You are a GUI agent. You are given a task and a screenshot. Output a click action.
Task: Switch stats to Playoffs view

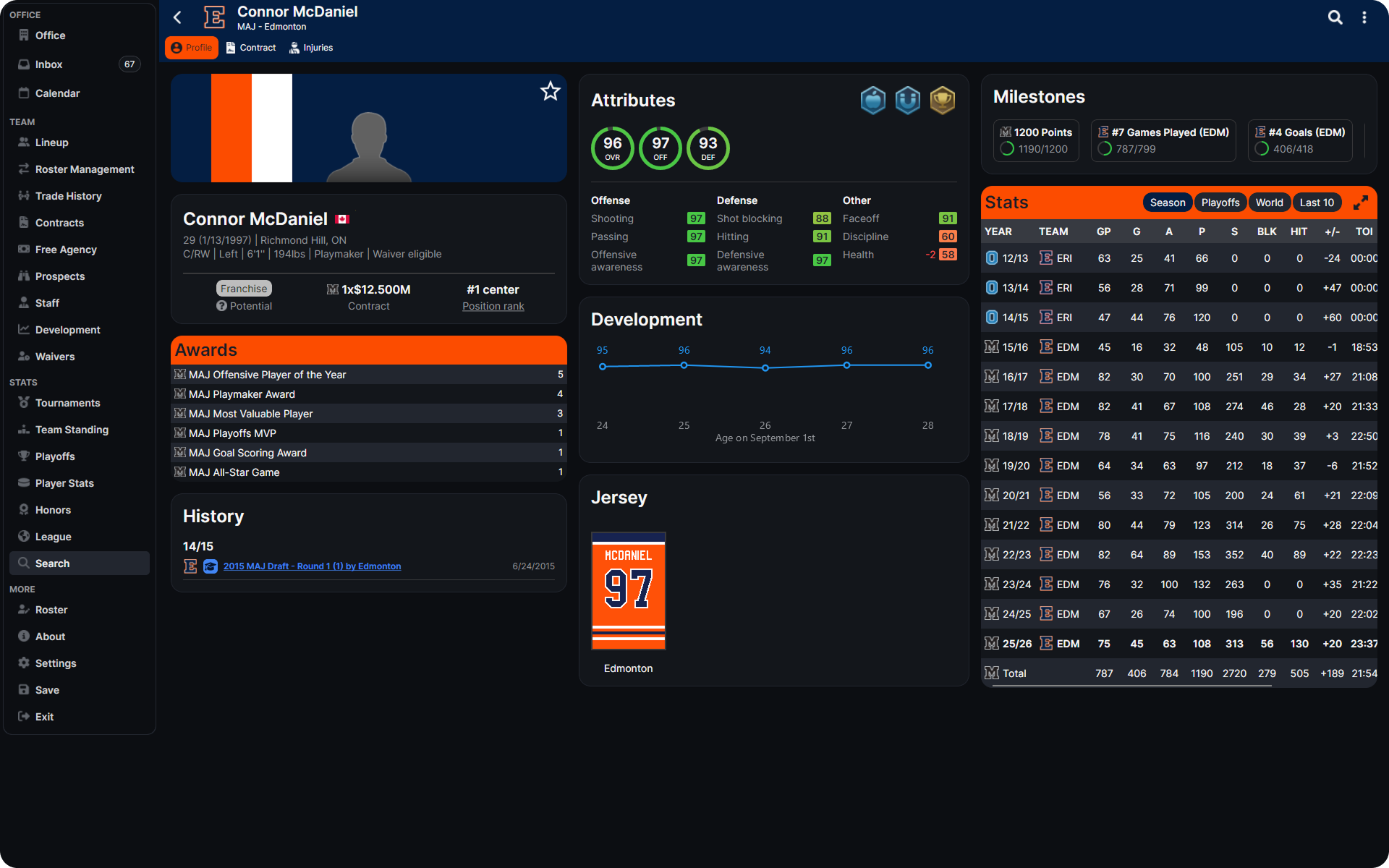point(1220,203)
